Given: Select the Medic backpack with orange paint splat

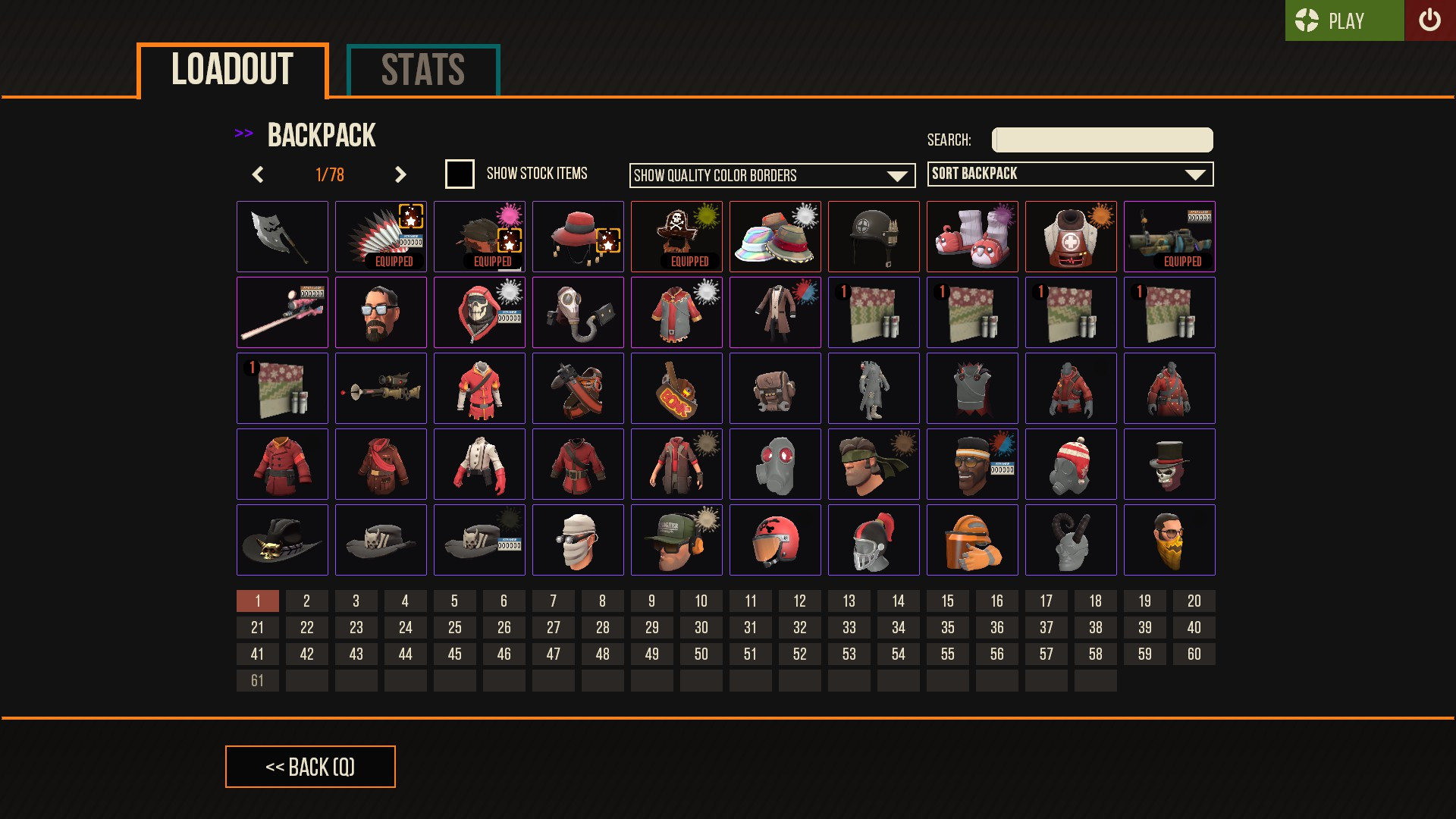Looking at the screenshot, I should [x=1071, y=237].
